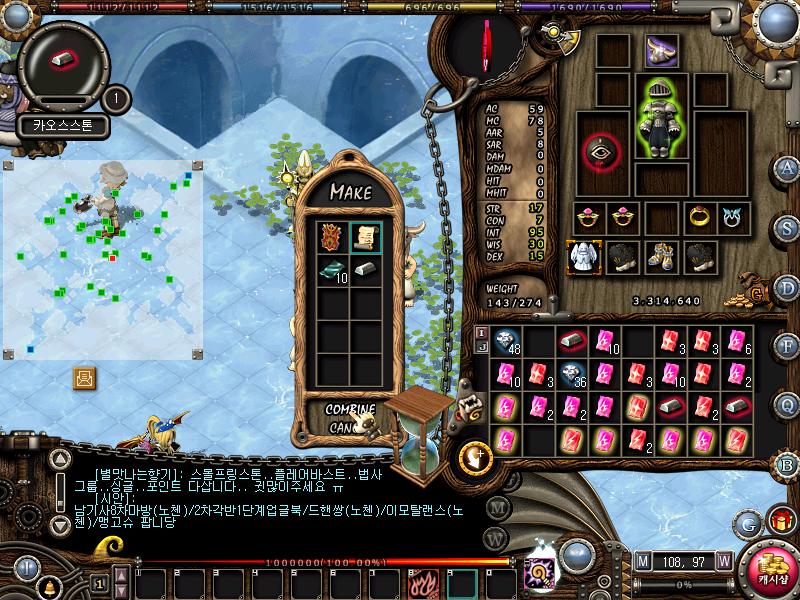Click the round F side button
This screenshot has height=600, width=800.
point(788,346)
